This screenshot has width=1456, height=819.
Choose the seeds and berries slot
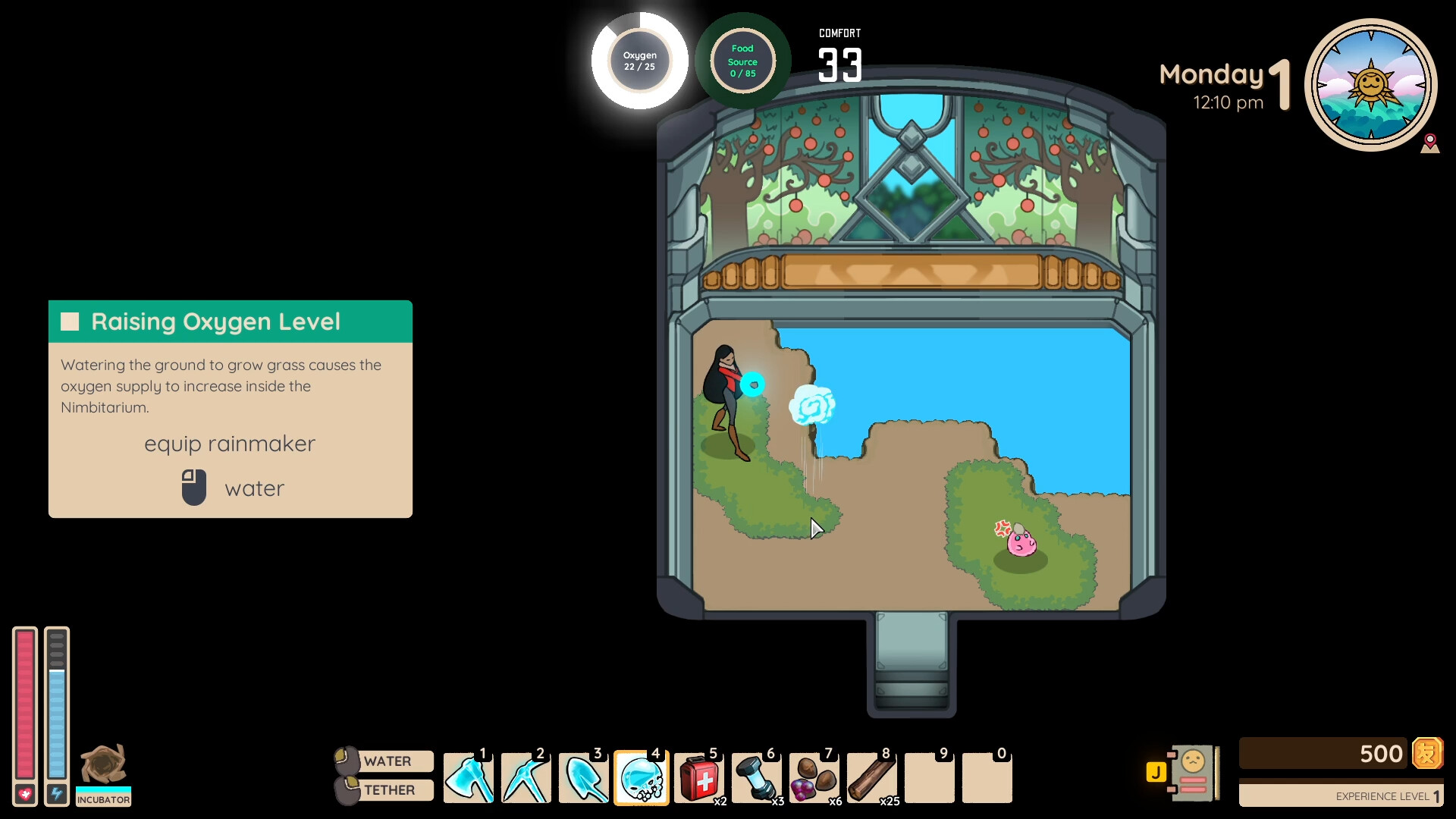pyautogui.click(x=814, y=778)
